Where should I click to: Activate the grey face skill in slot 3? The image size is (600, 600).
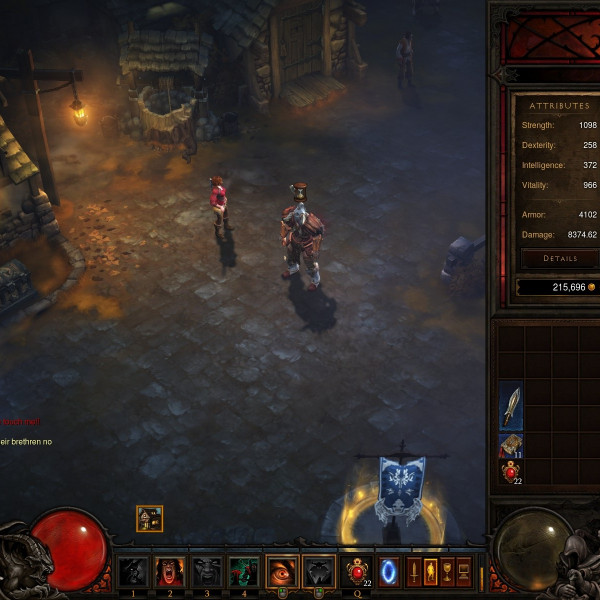tap(206, 572)
